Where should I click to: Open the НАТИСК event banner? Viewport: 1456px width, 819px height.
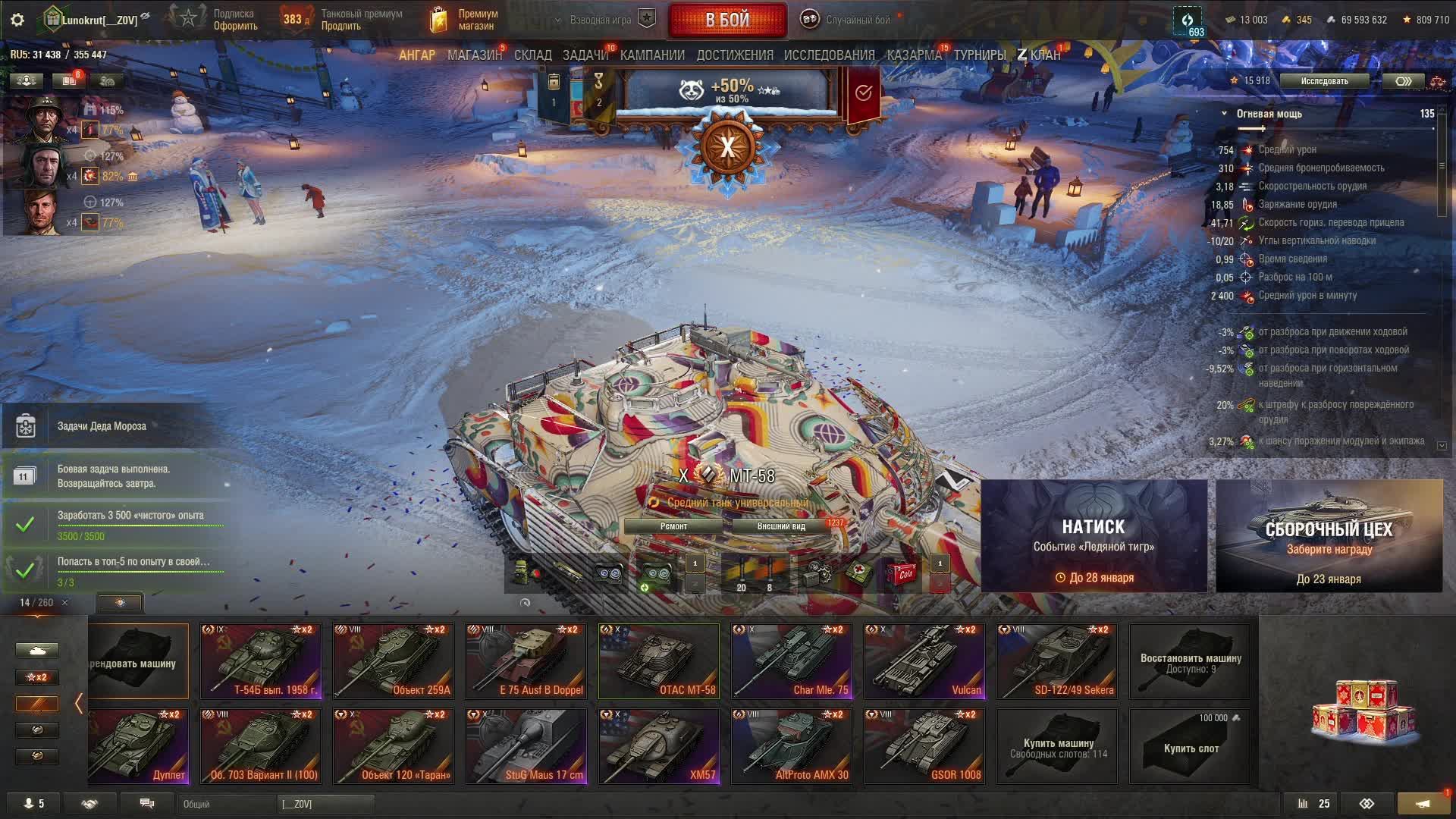[1094, 536]
